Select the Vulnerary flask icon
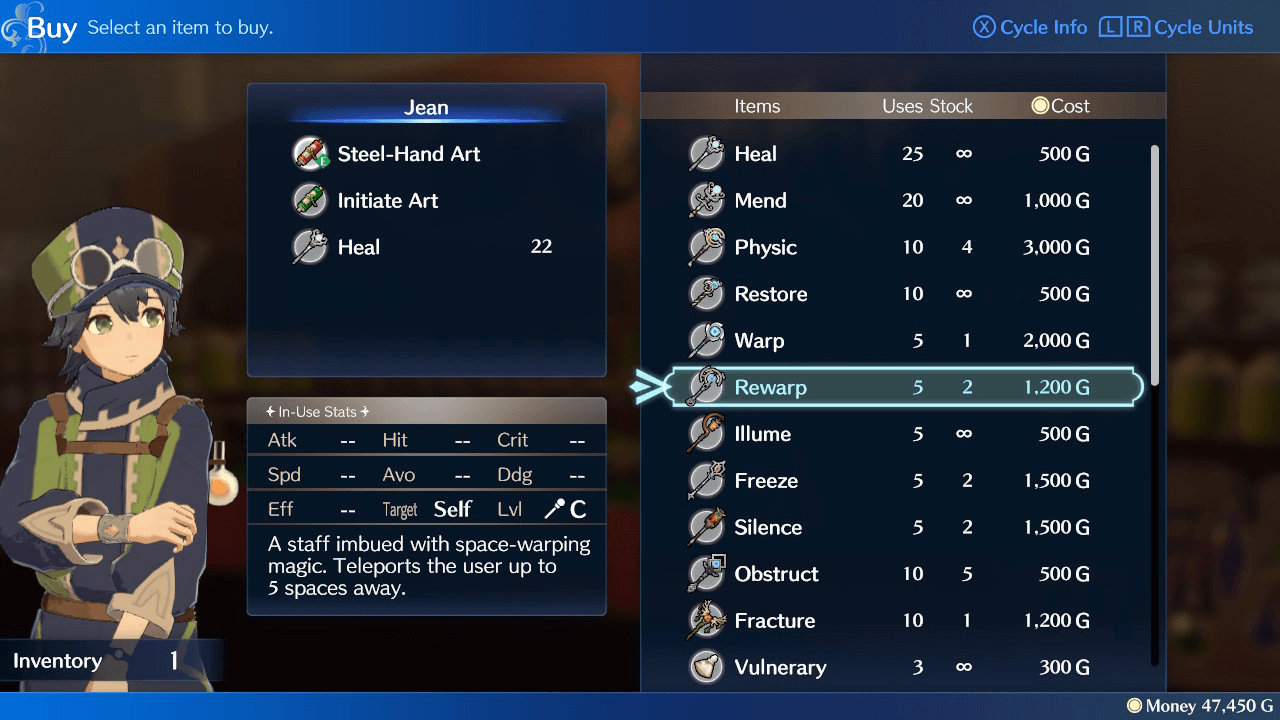 coord(707,667)
